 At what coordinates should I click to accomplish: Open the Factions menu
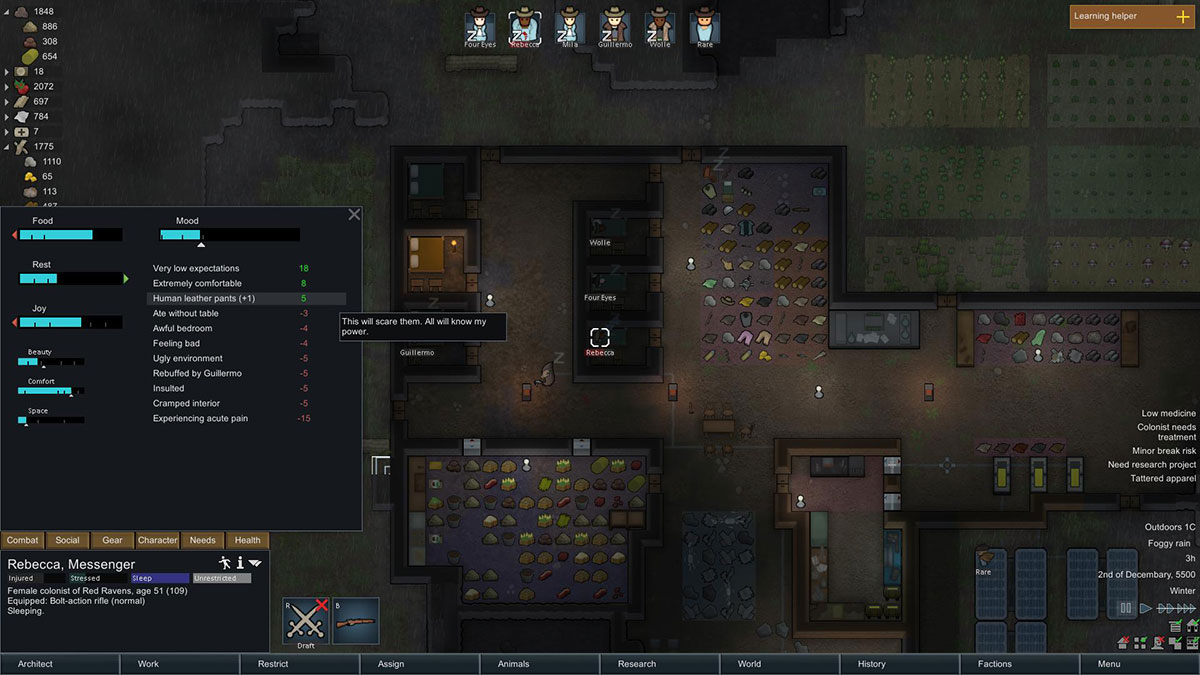point(995,664)
